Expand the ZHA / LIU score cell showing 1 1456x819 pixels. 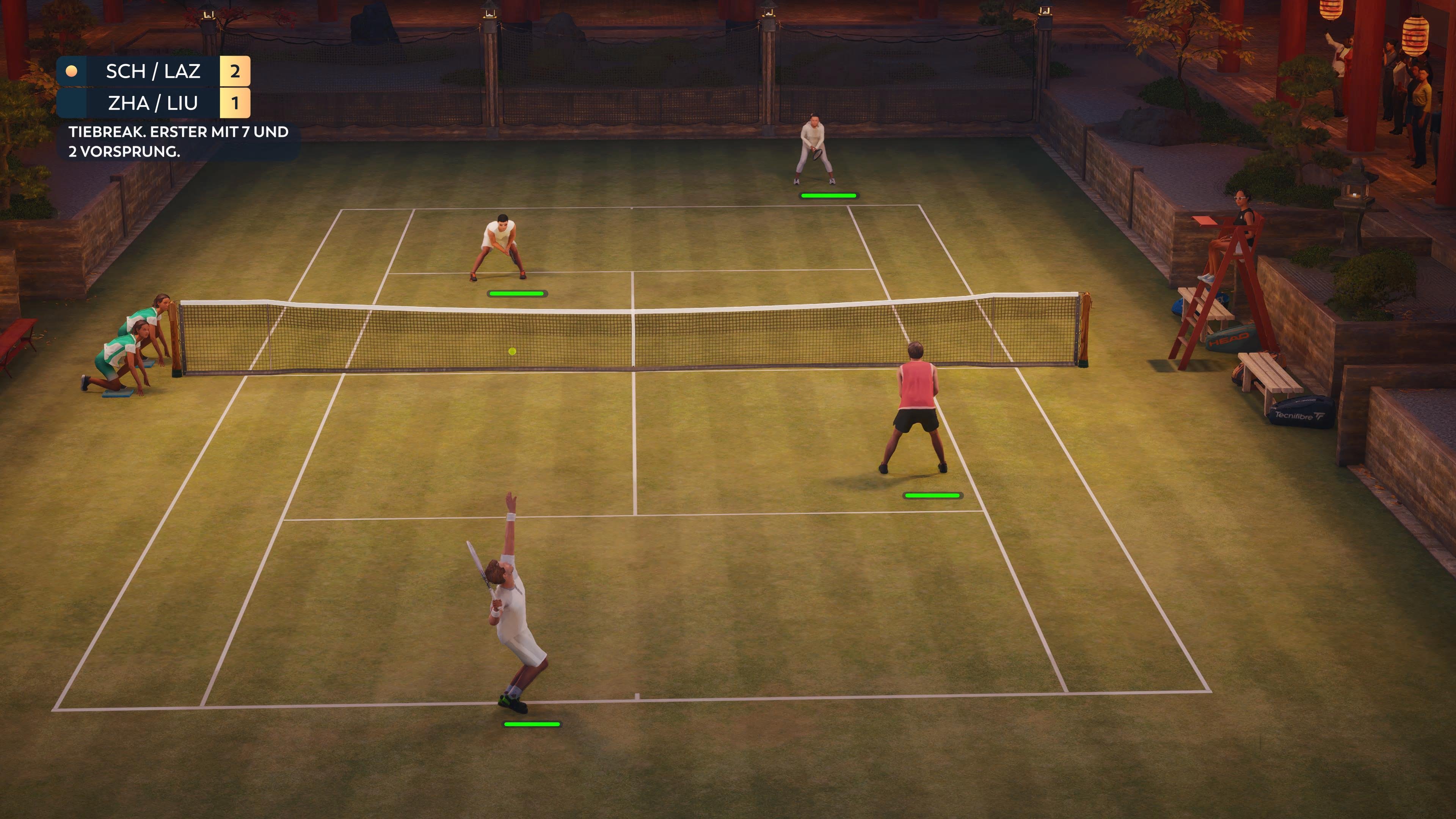tap(236, 104)
